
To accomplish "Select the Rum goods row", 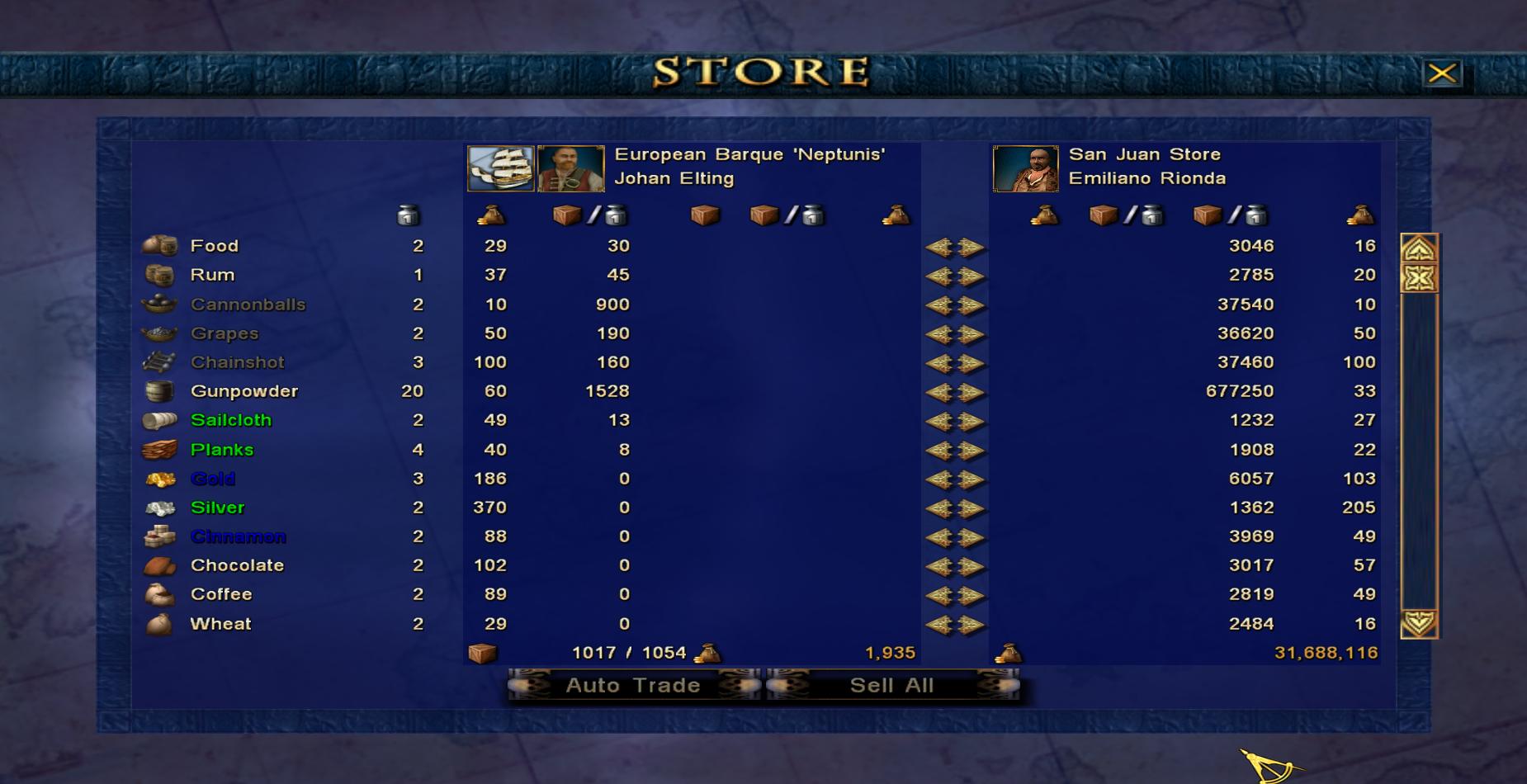I will point(213,275).
